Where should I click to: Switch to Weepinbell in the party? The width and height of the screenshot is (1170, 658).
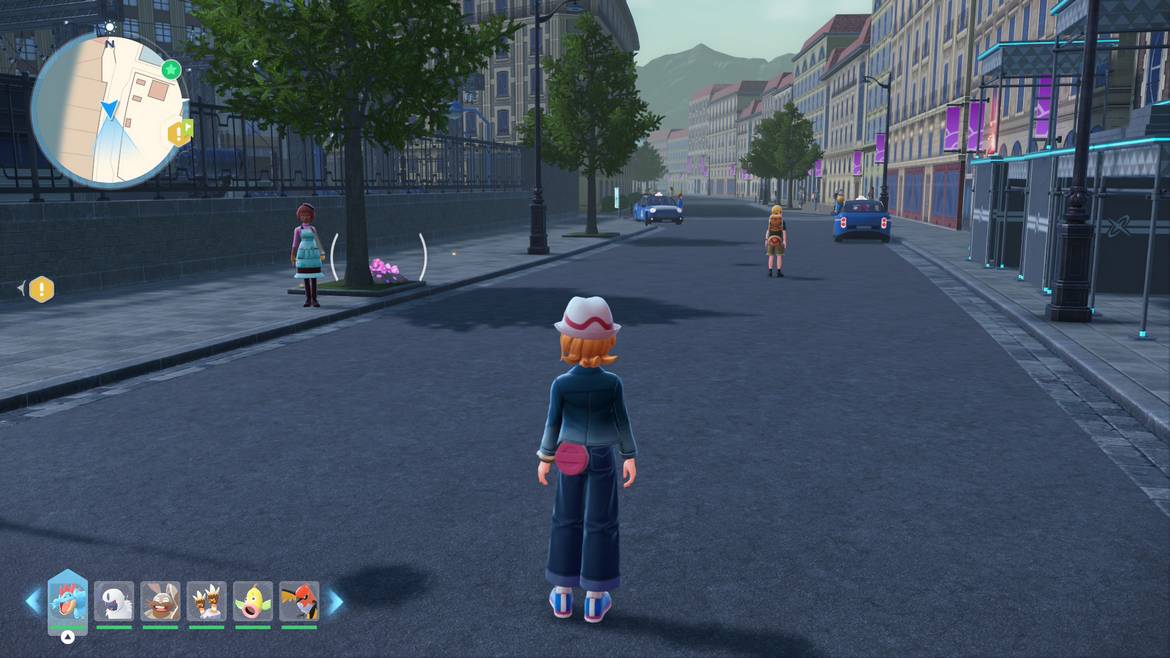[x=253, y=602]
